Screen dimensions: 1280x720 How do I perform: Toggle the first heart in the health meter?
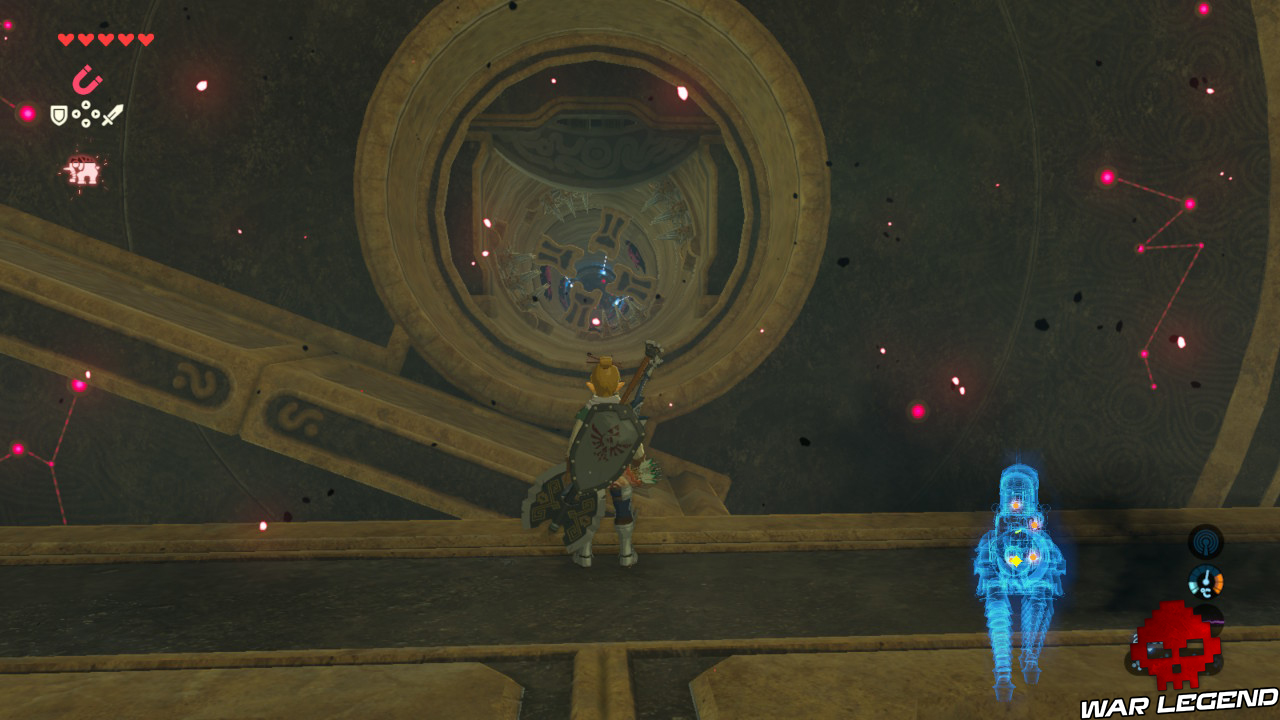pos(66,39)
